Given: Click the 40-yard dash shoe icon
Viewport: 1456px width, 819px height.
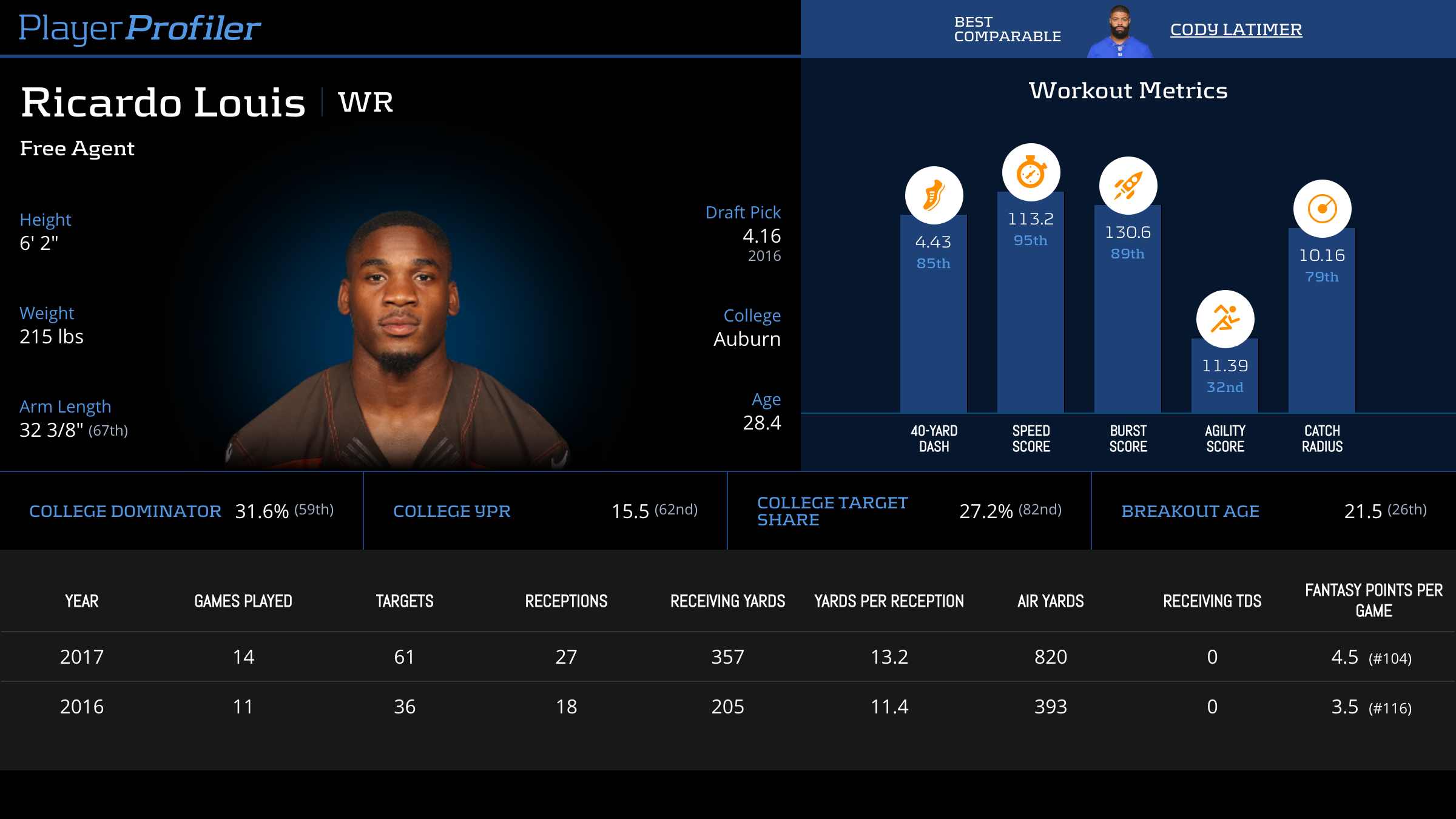Looking at the screenshot, I should [934, 195].
